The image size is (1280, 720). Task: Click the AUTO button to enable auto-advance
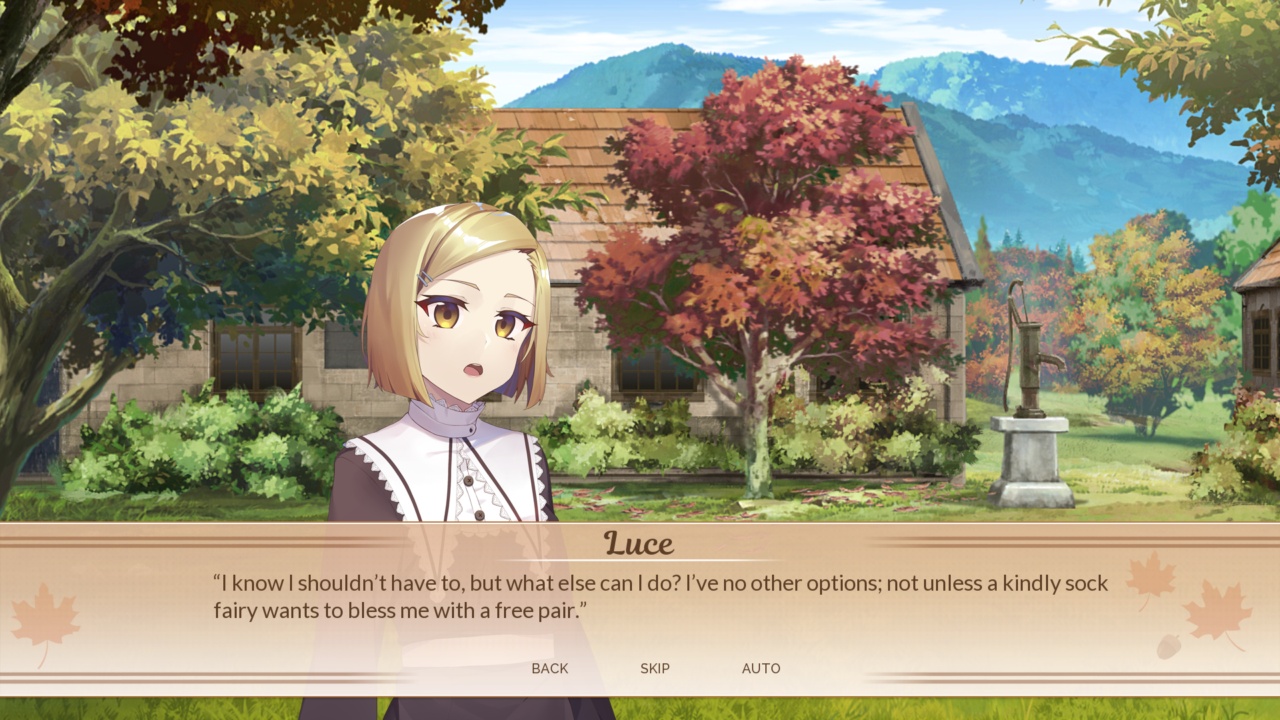tap(761, 668)
